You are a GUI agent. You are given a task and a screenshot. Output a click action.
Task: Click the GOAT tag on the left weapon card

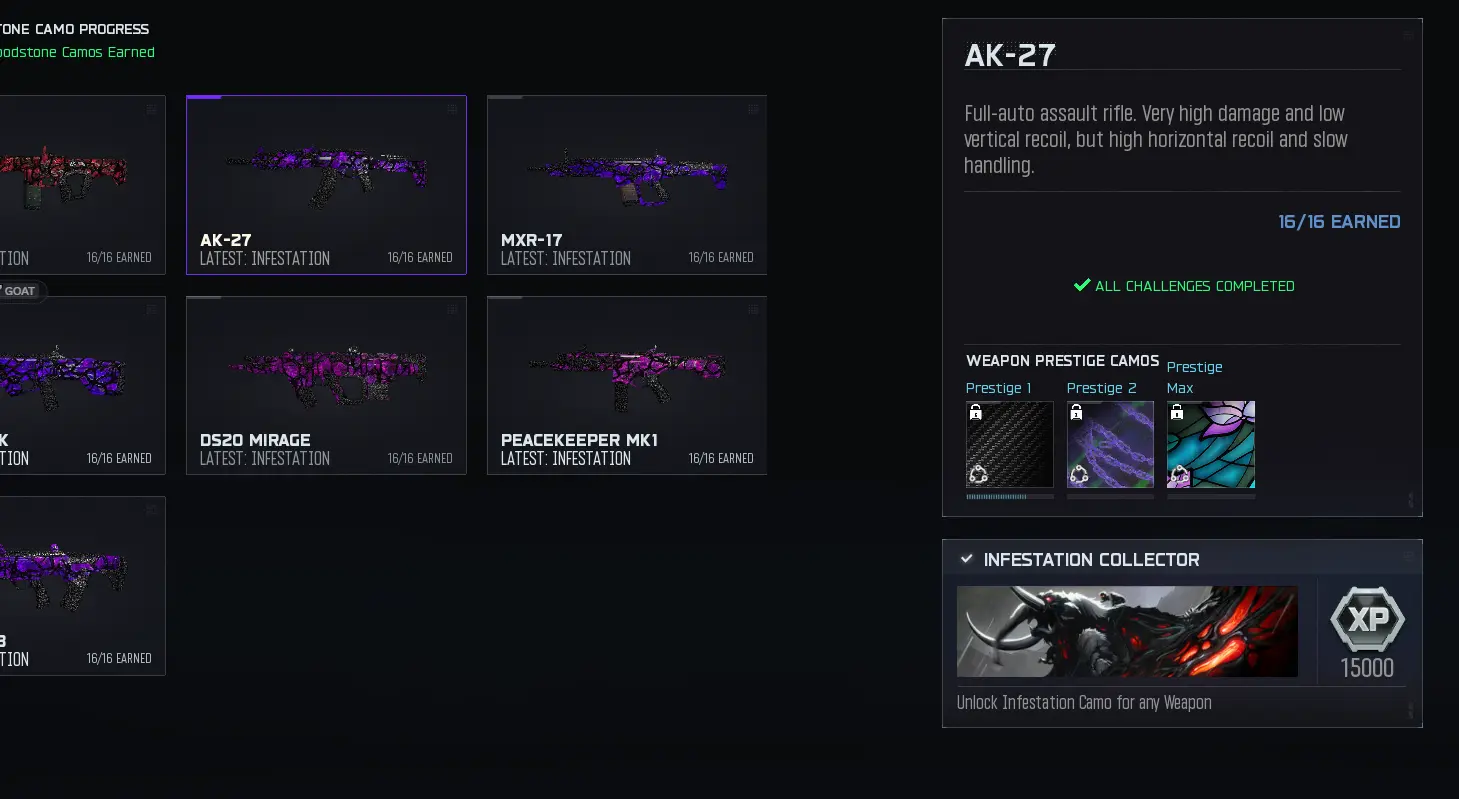click(x=18, y=291)
